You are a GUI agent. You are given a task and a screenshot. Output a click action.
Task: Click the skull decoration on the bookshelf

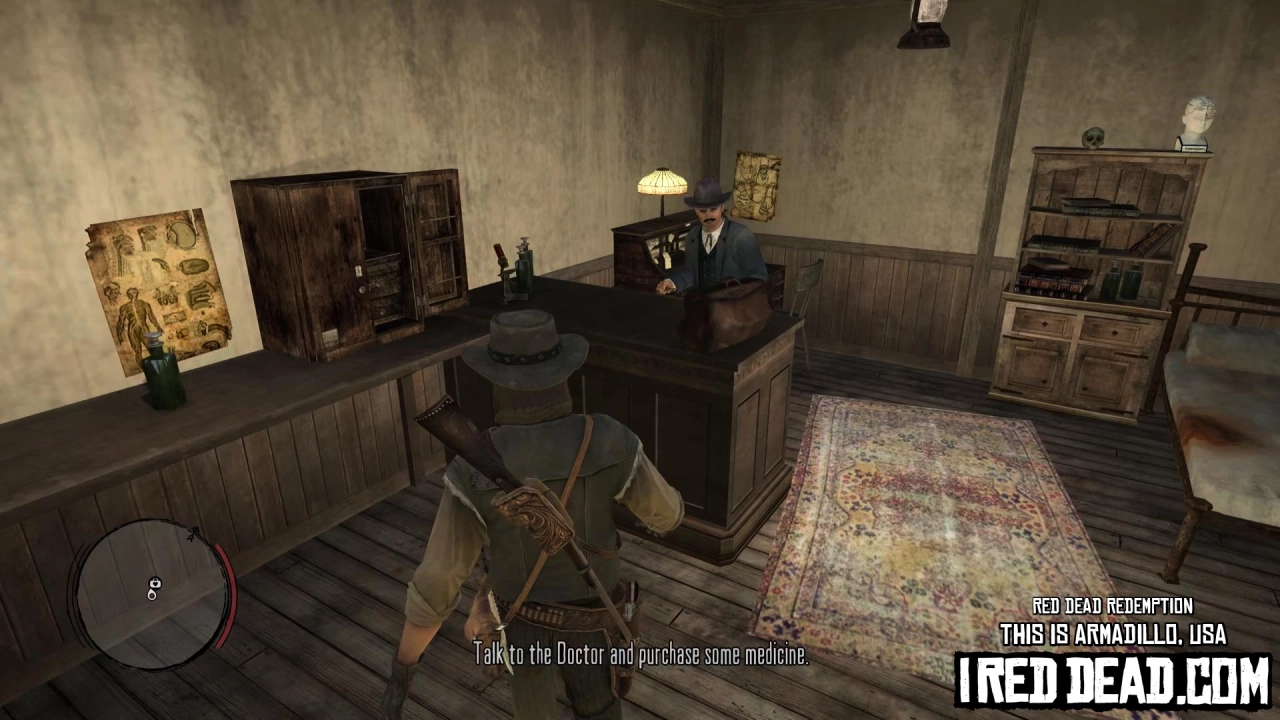1092,135
